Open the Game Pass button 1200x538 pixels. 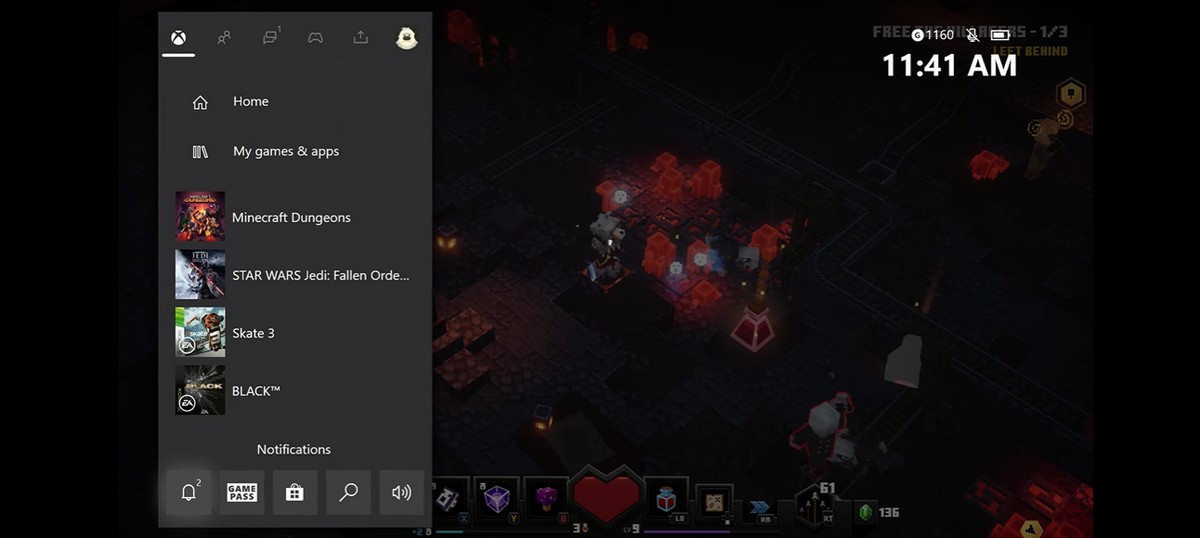click(x=242, y=492)
